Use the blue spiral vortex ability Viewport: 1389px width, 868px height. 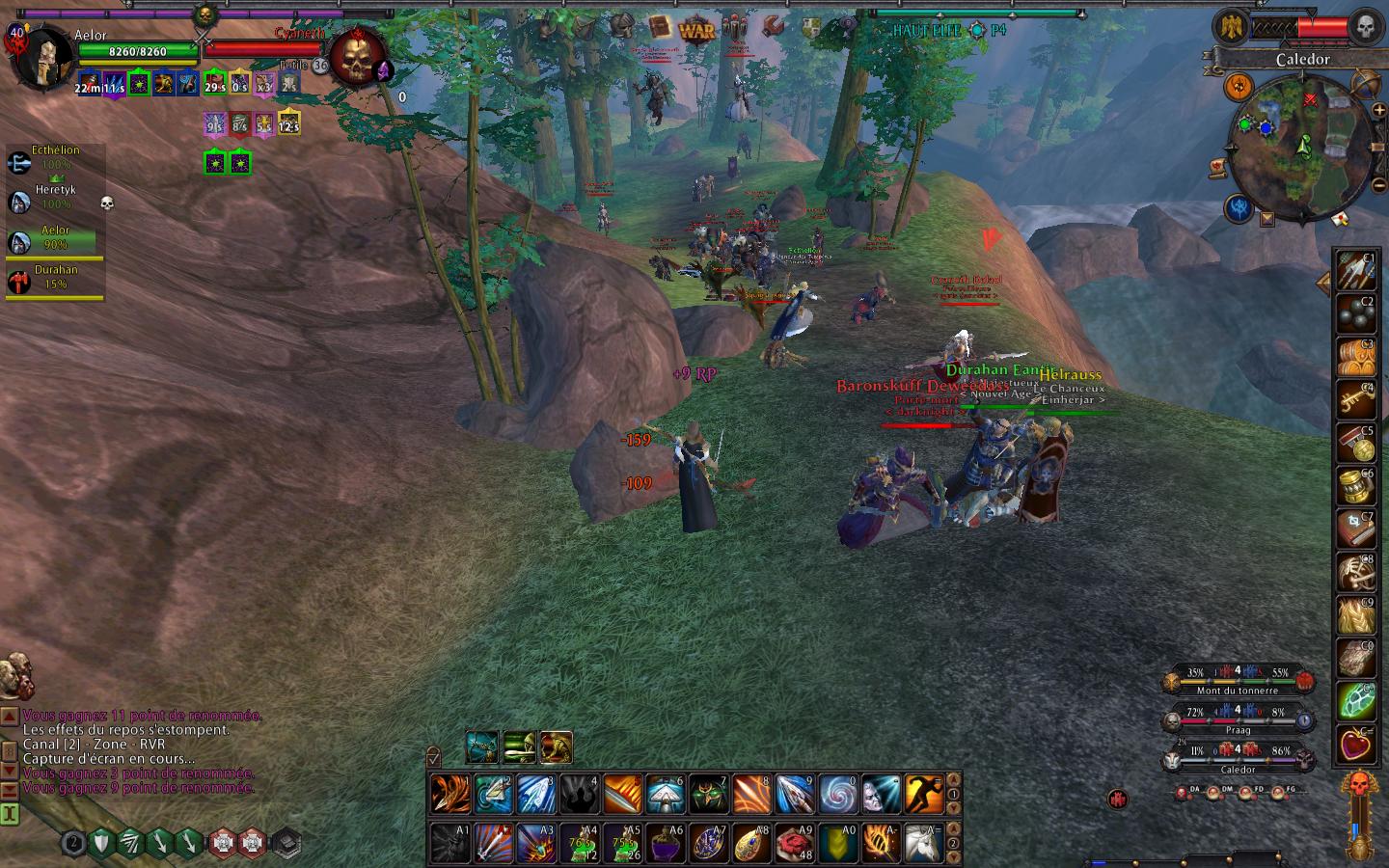pos(838,794)
